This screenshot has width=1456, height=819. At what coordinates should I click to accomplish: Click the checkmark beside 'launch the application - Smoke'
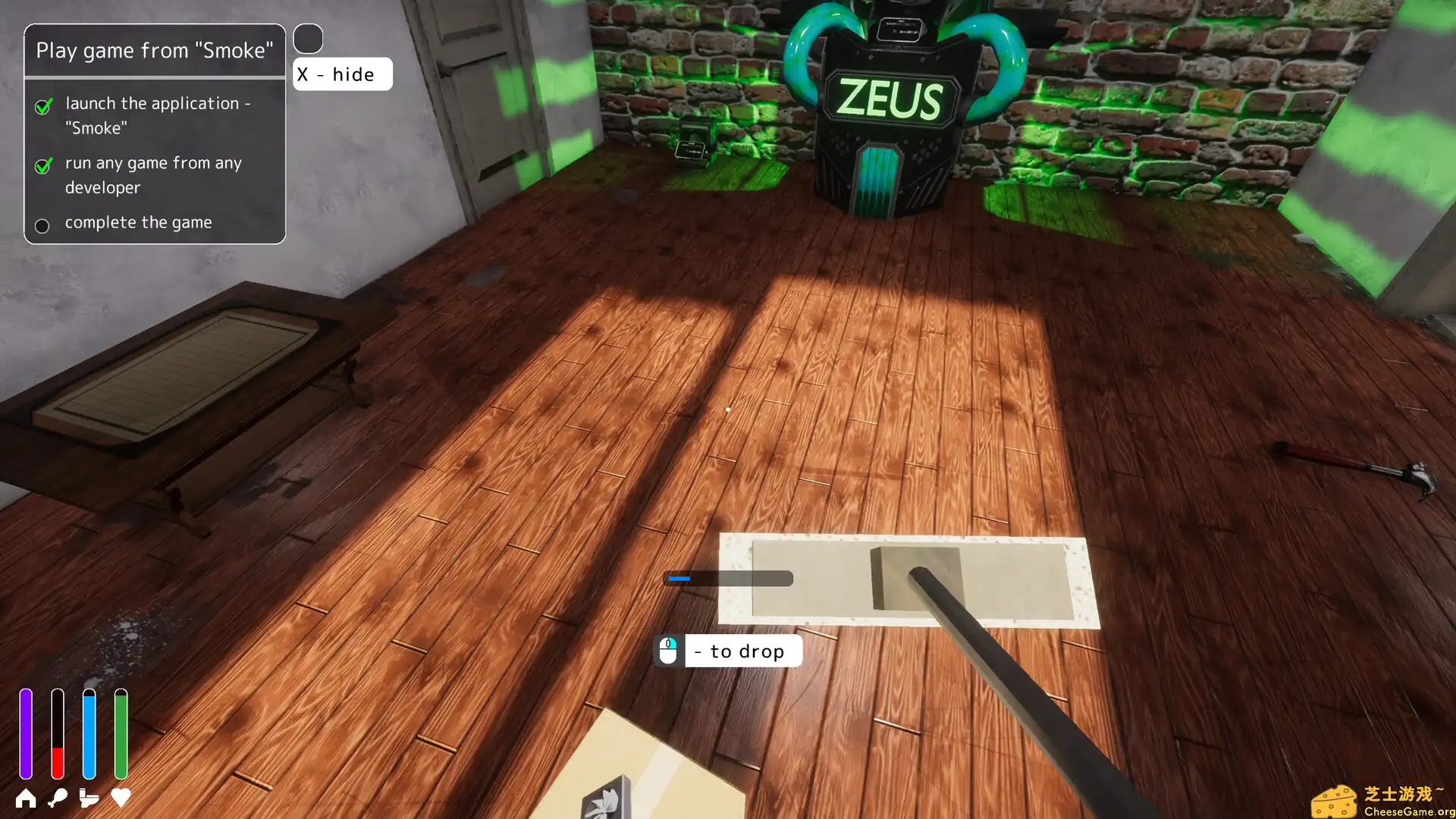(43, 107)
